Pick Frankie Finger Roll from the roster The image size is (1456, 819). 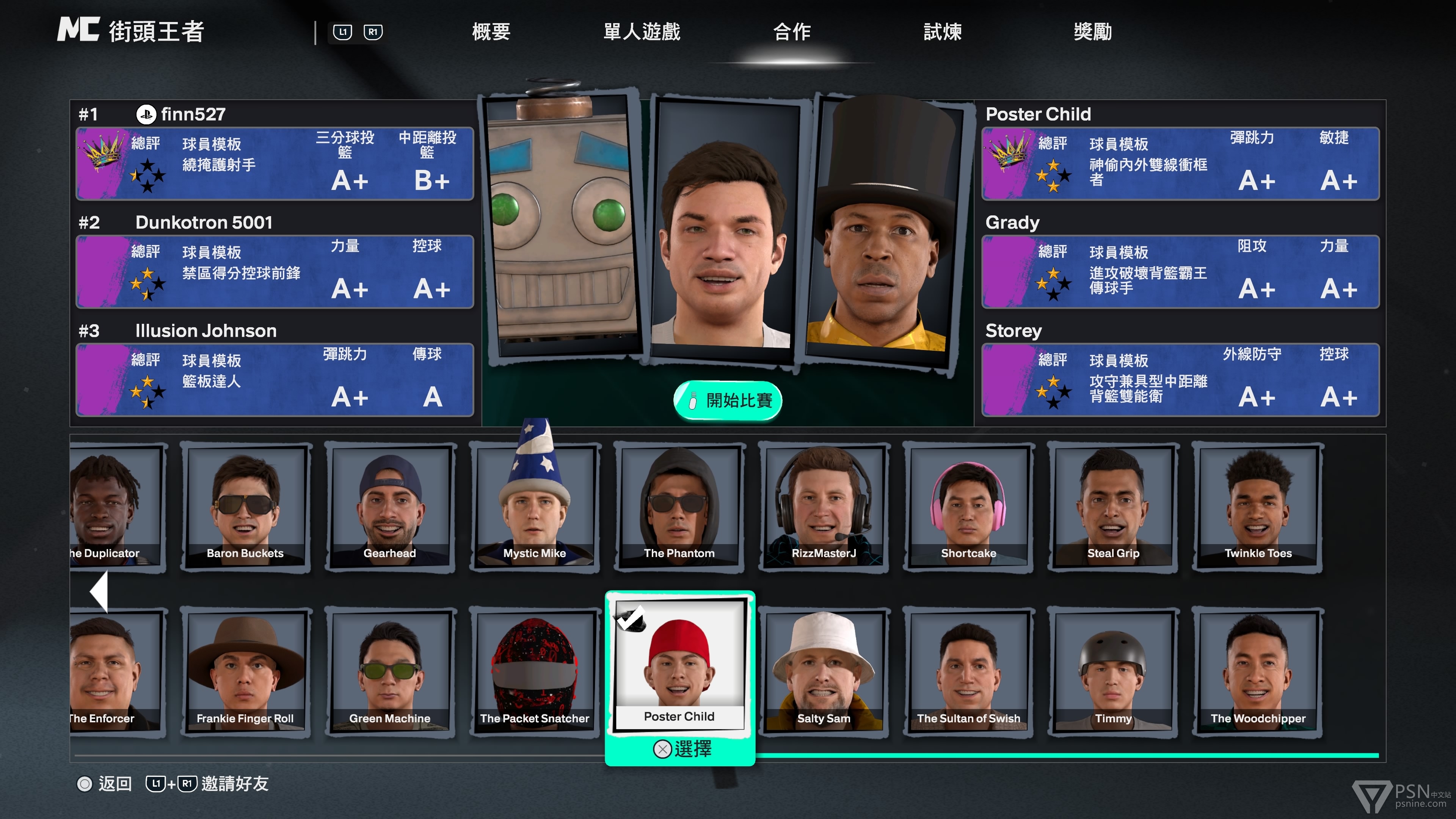[245, 672]
